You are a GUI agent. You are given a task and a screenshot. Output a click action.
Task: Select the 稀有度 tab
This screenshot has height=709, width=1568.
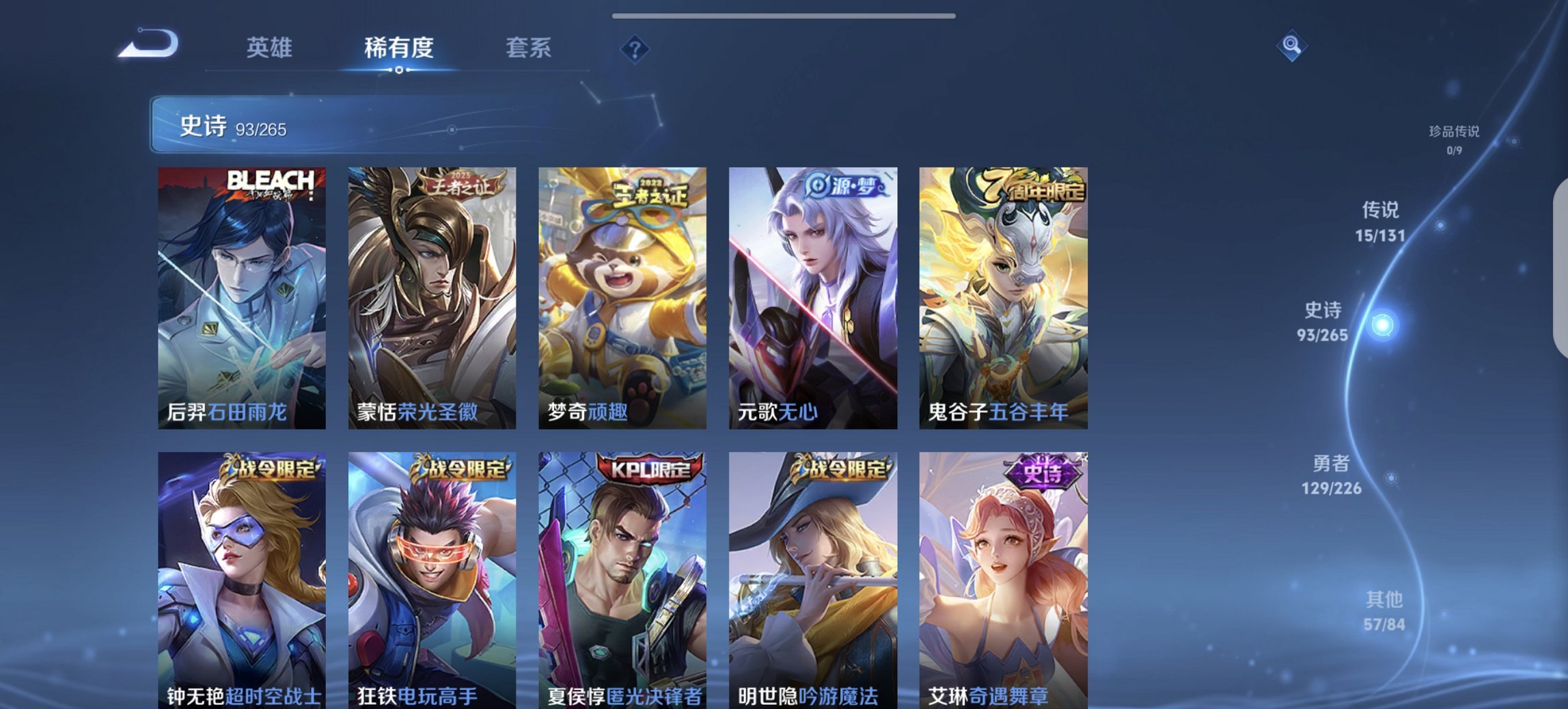(398, 48)
